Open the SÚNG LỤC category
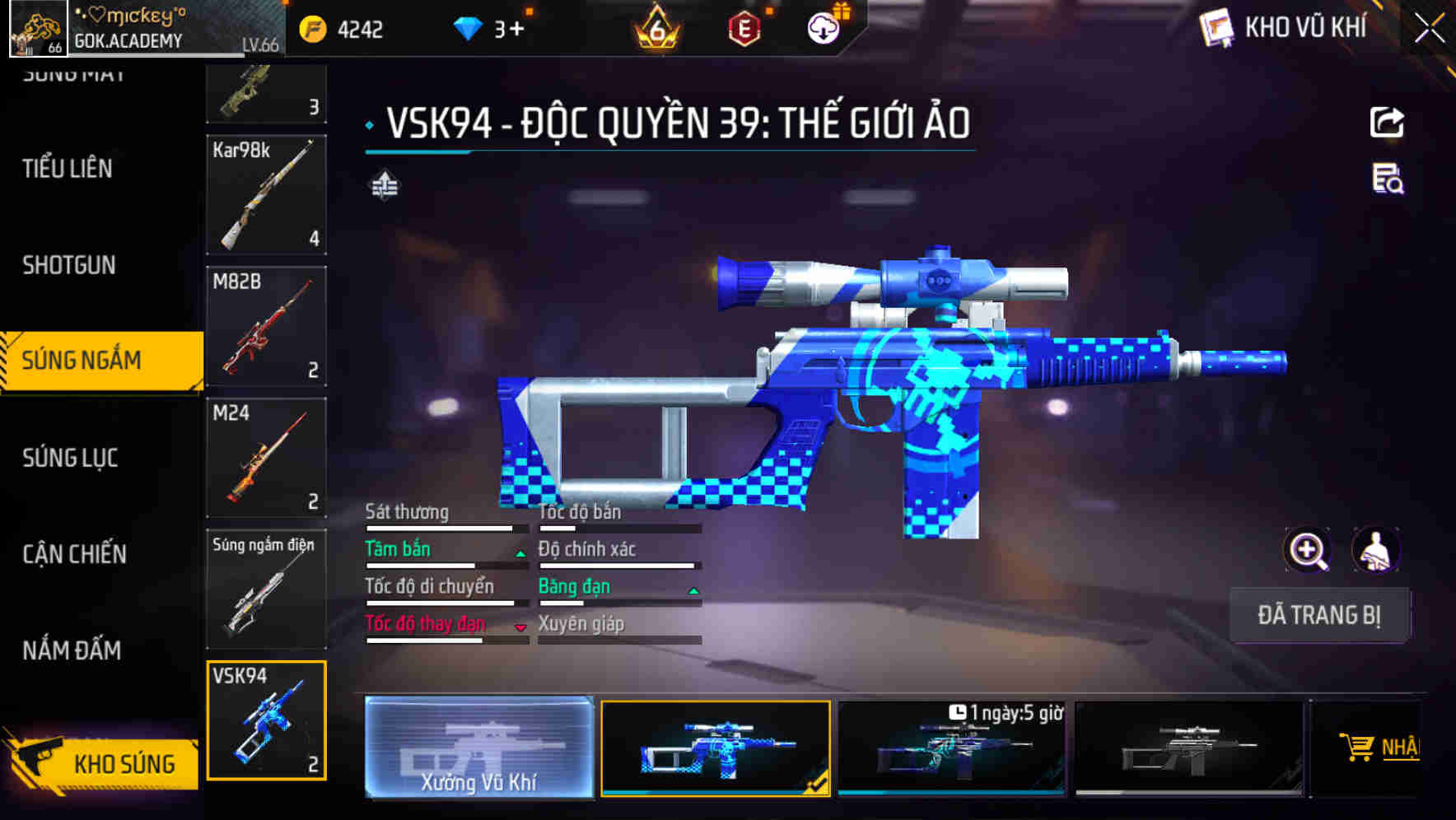Screen dimensions: 1456x820 (69, 458)
